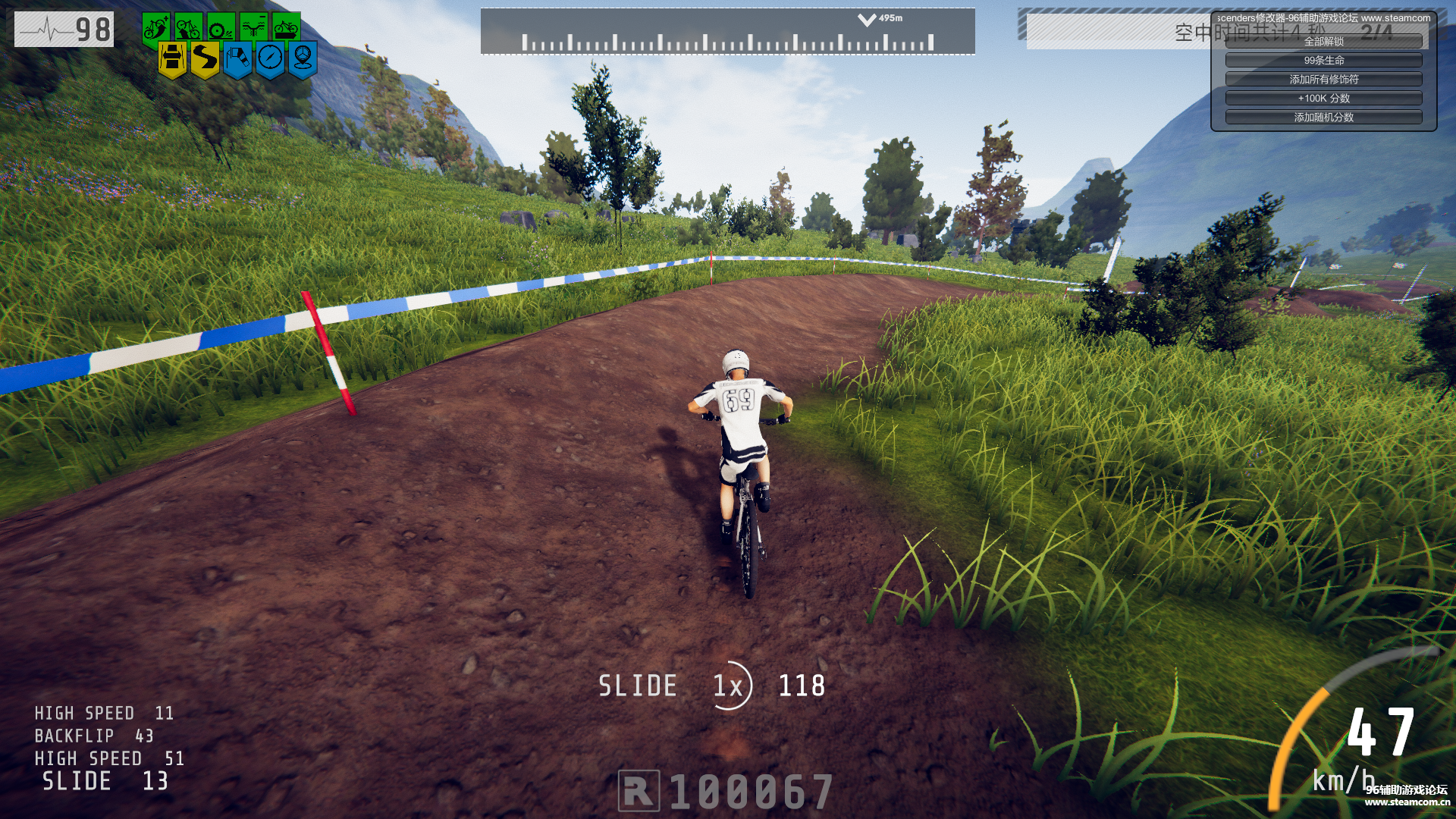This screenshot has height=819, width=1456.
Task: Click the green tilted bike on ramp icon
Action: (188, 28)
